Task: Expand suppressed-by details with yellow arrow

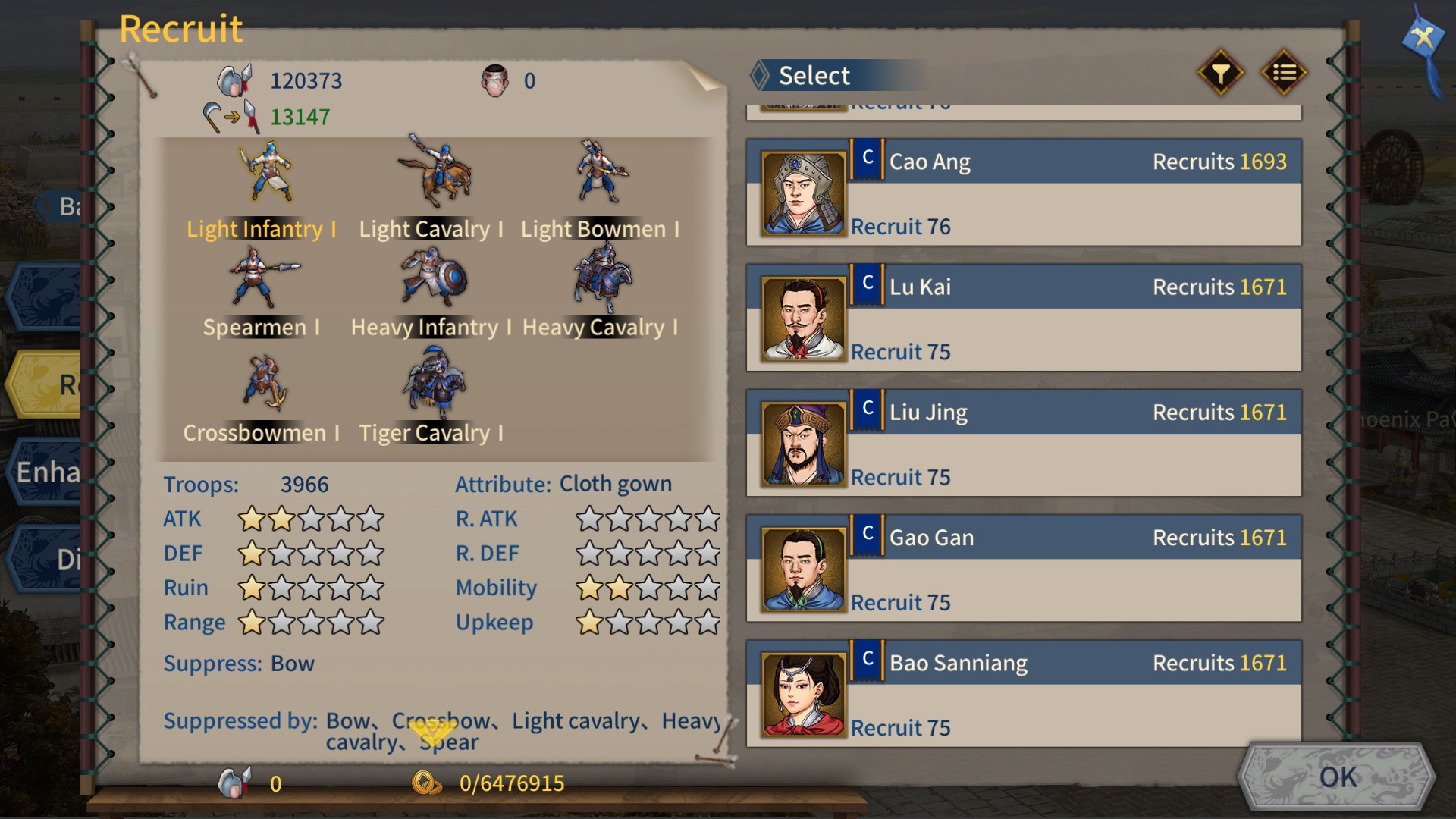Action: tap(432, 733)
